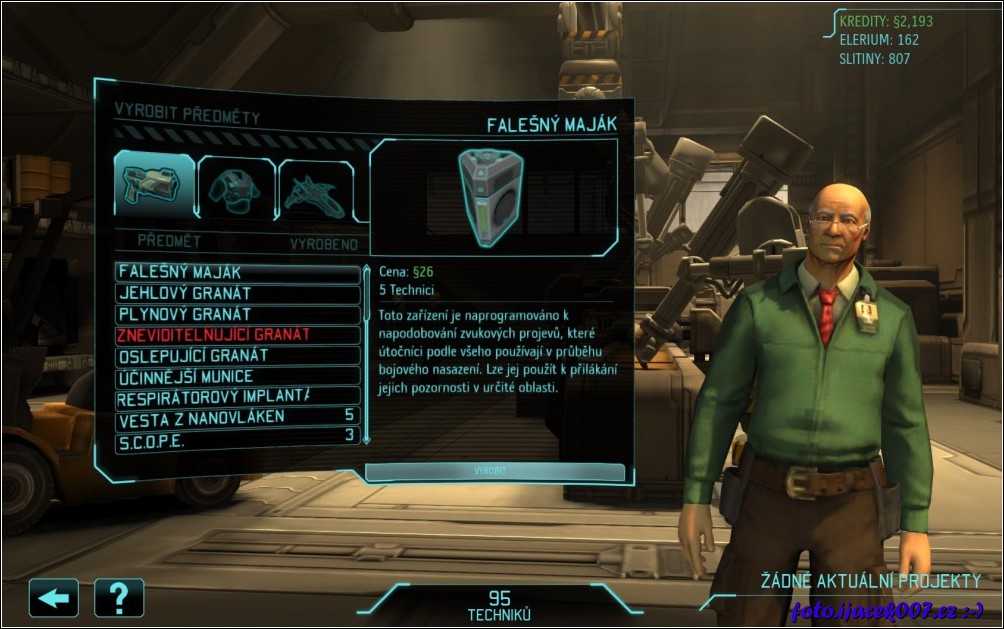This screenshot has height=629, width=1004.
Task: Select Účinnější Munice in the list
Action: 237,377
